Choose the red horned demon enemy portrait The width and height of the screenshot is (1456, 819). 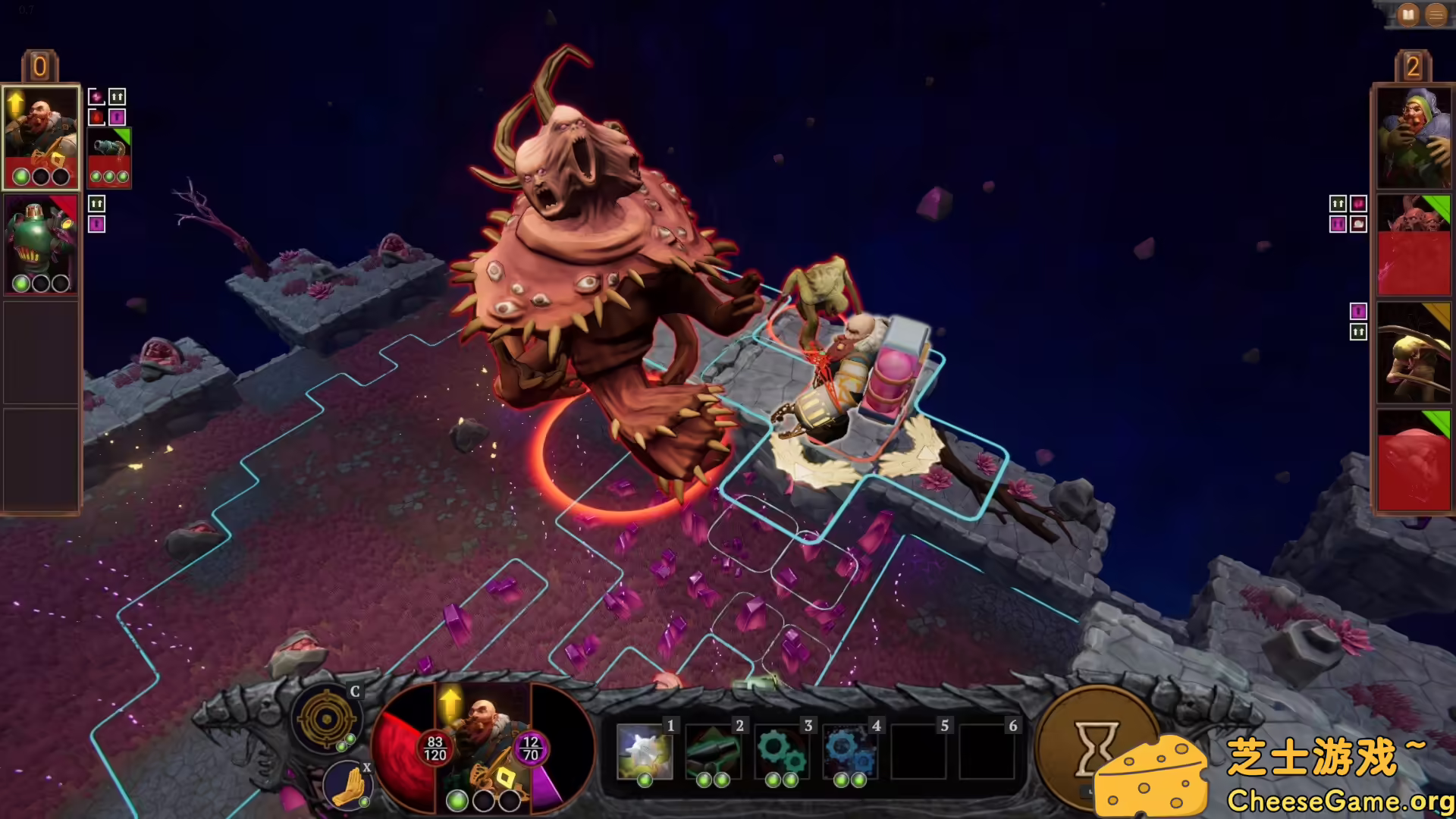click(1414, 244)
